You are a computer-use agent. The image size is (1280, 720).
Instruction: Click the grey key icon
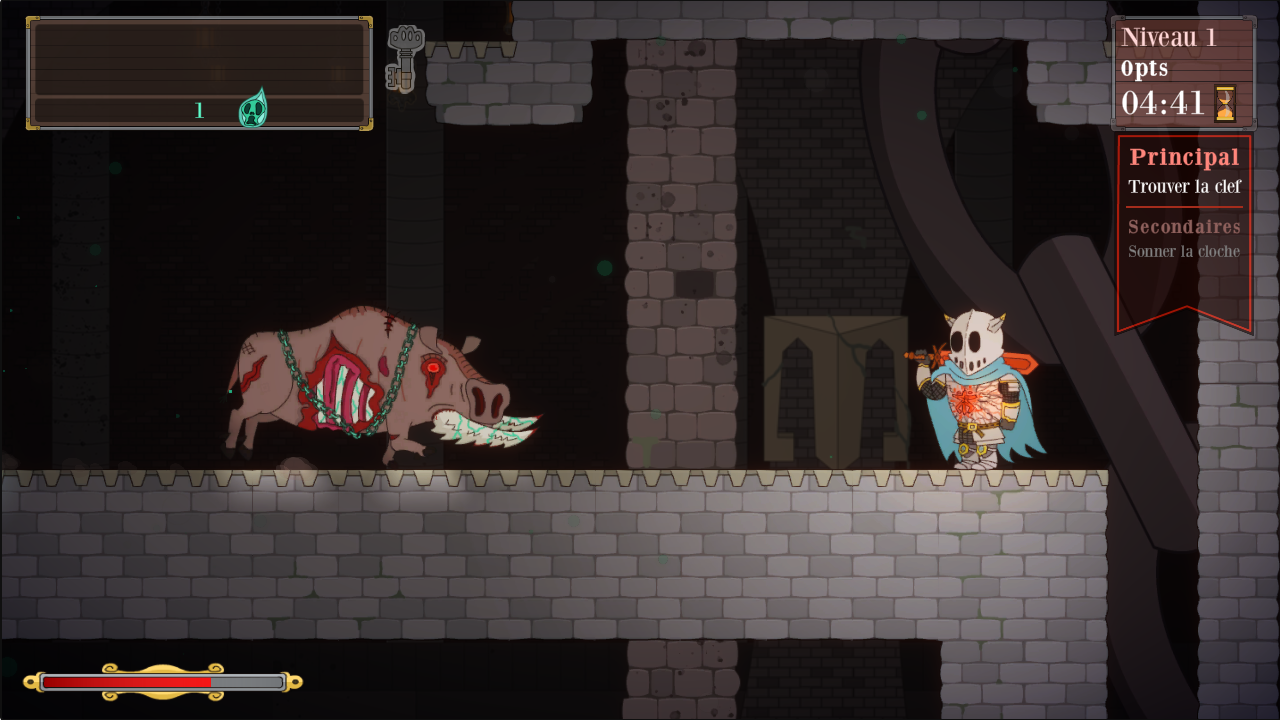404,58
